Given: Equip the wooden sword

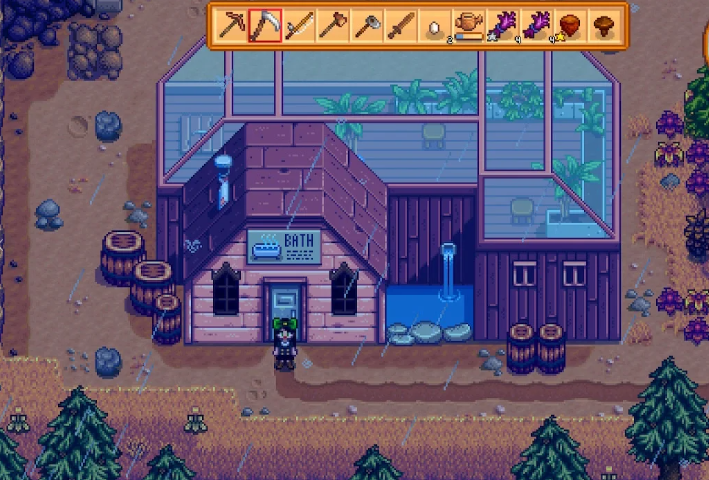Looking at the screenshot, I should 401,25.
